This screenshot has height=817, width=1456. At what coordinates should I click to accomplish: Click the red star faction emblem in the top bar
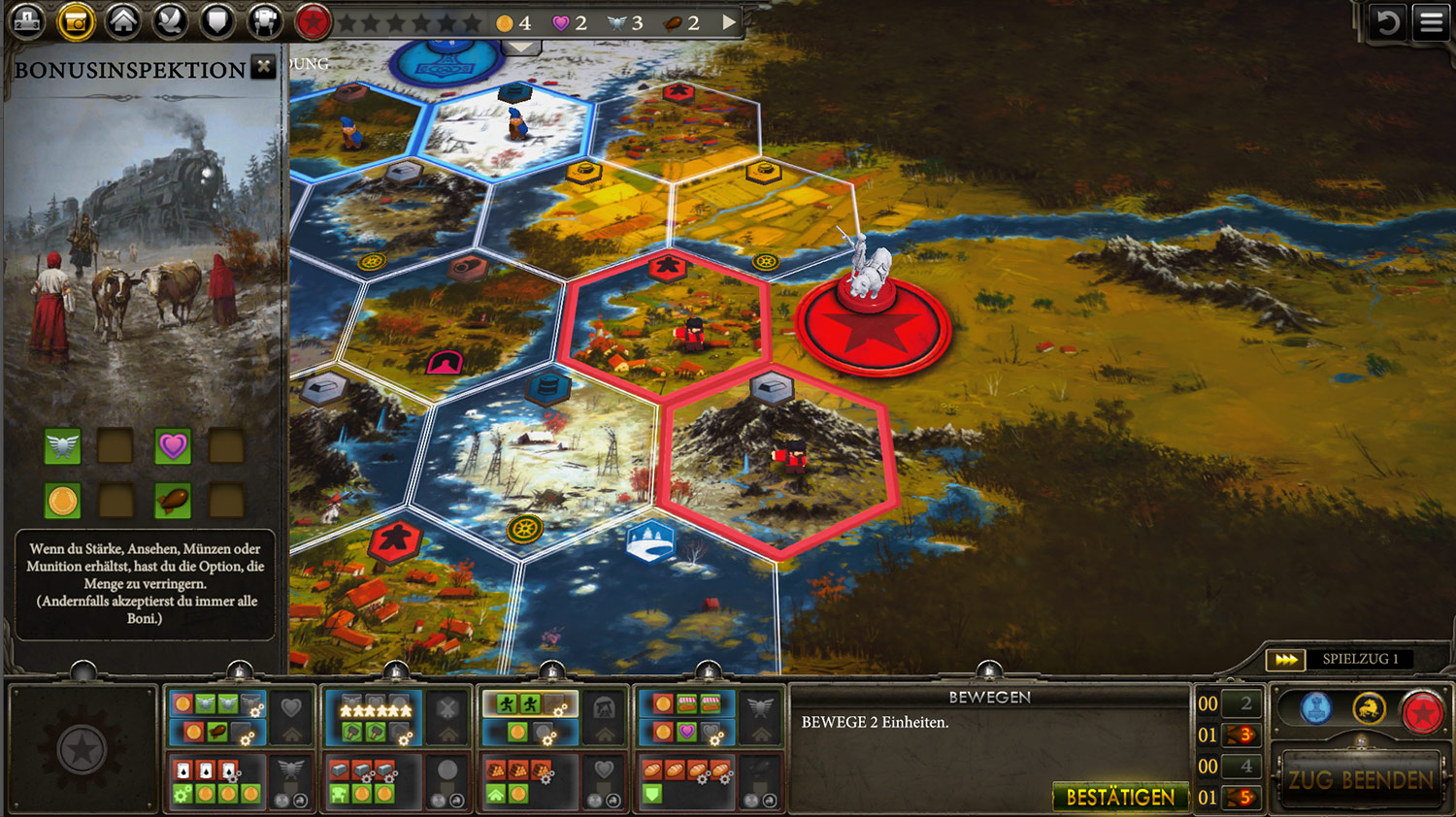[313, 21]
